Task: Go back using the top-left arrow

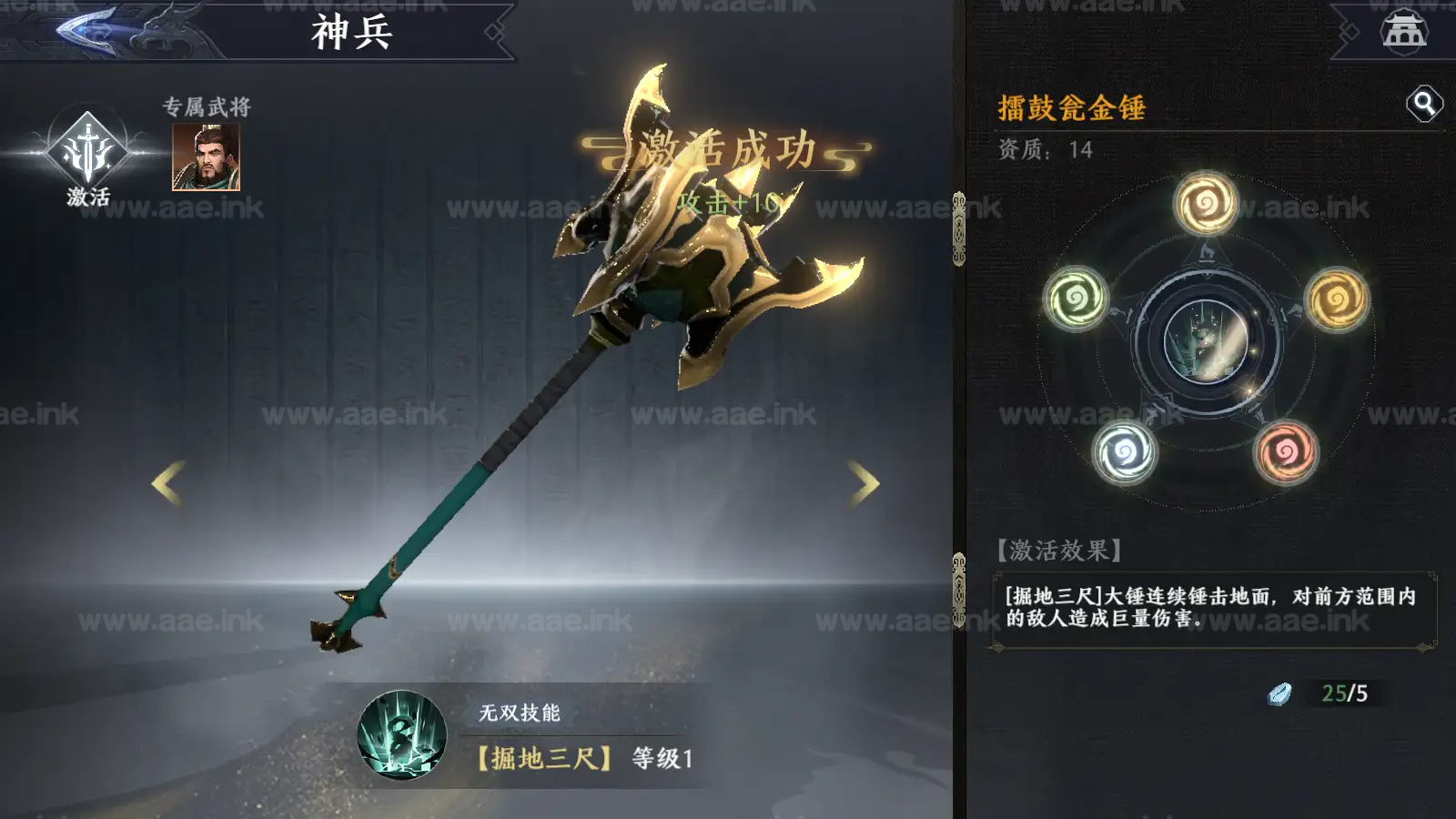Action: (86, 29)
